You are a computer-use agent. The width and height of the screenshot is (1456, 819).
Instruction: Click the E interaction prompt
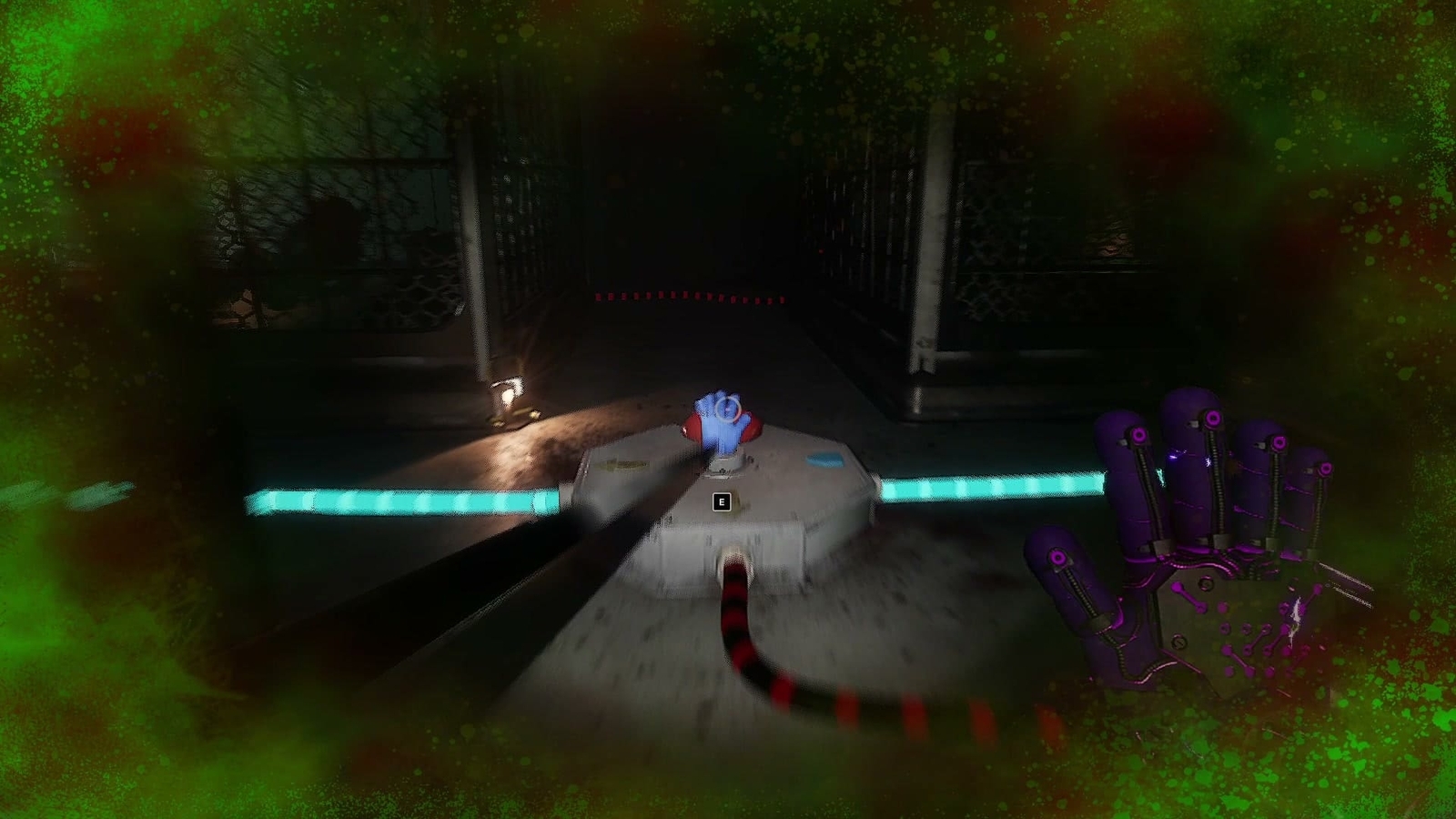click(722, 500)
